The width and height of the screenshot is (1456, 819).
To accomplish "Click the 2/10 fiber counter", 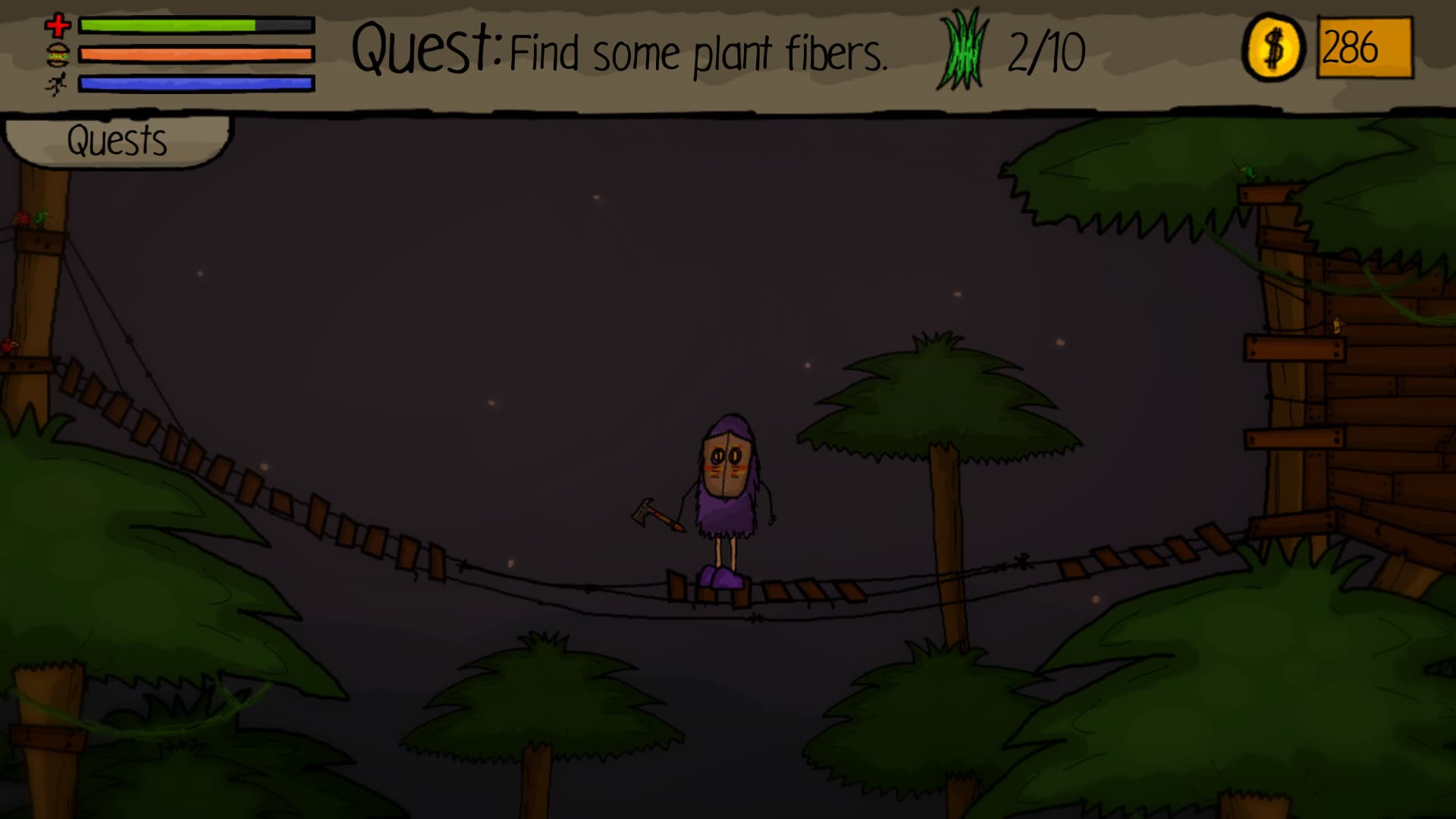I will click(1046, 49).
